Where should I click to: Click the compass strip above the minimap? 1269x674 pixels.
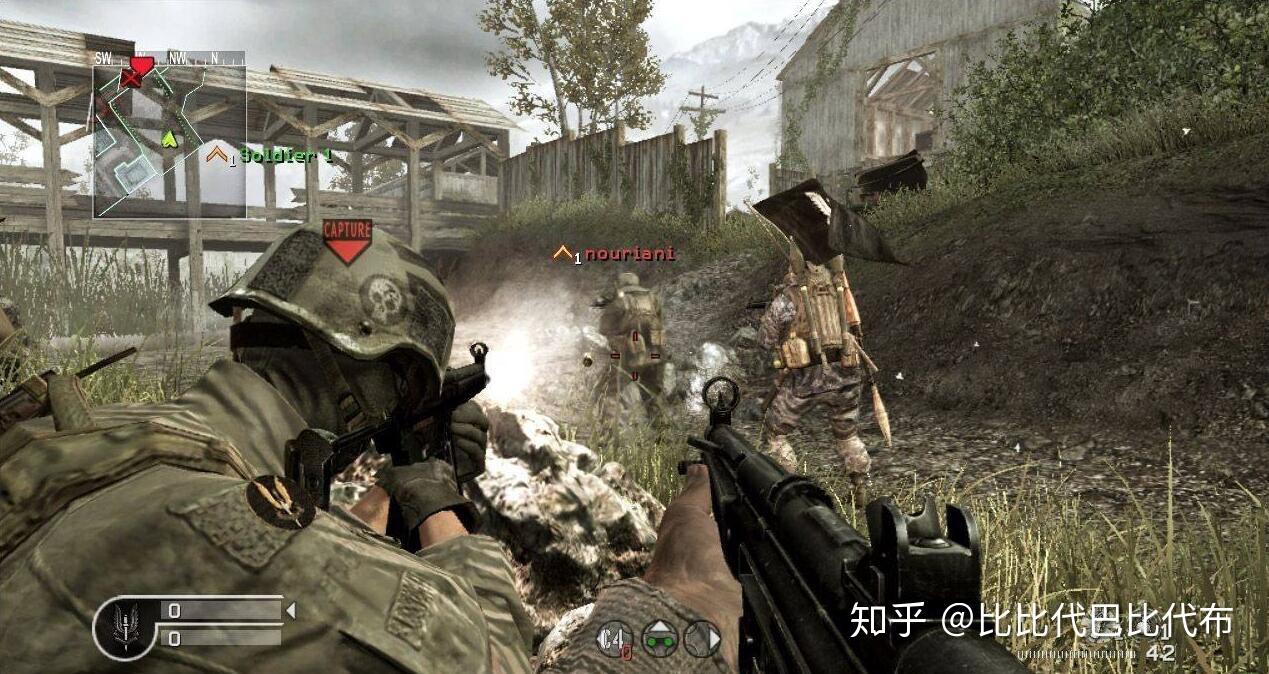coord(169,58)
